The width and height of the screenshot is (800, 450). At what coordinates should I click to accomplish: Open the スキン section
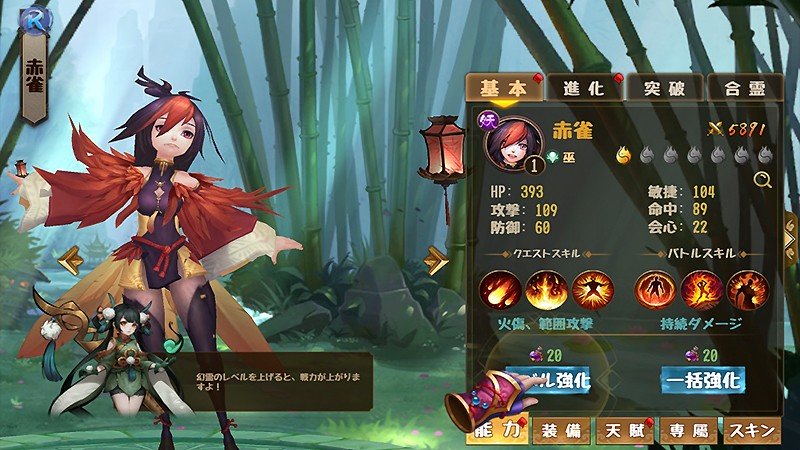[751, 431]
